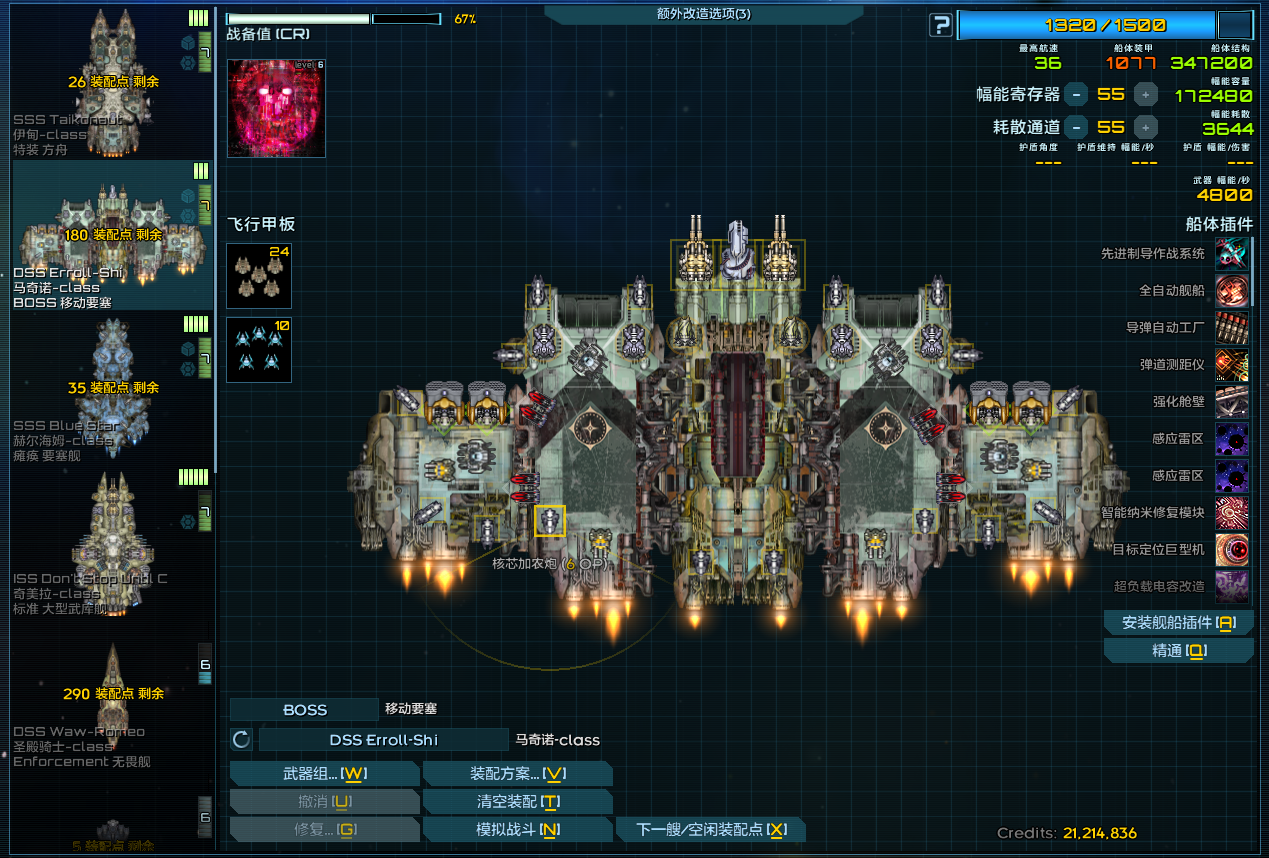Screen dimensions: 1269x858
Task: Open the 武器组 weapon groups menu
Action: (324, 774)
